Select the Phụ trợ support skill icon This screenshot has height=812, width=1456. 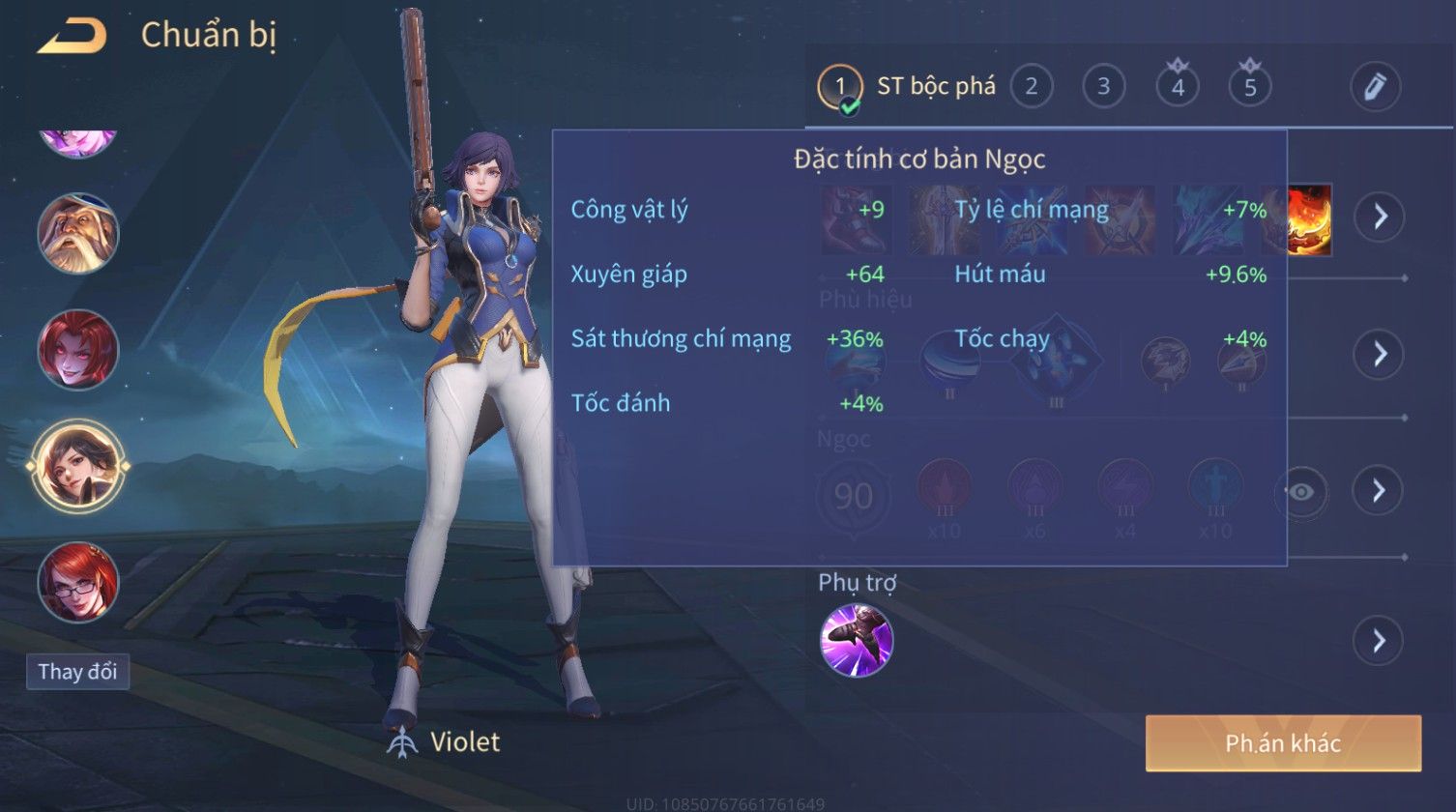[x=857, y=640]
